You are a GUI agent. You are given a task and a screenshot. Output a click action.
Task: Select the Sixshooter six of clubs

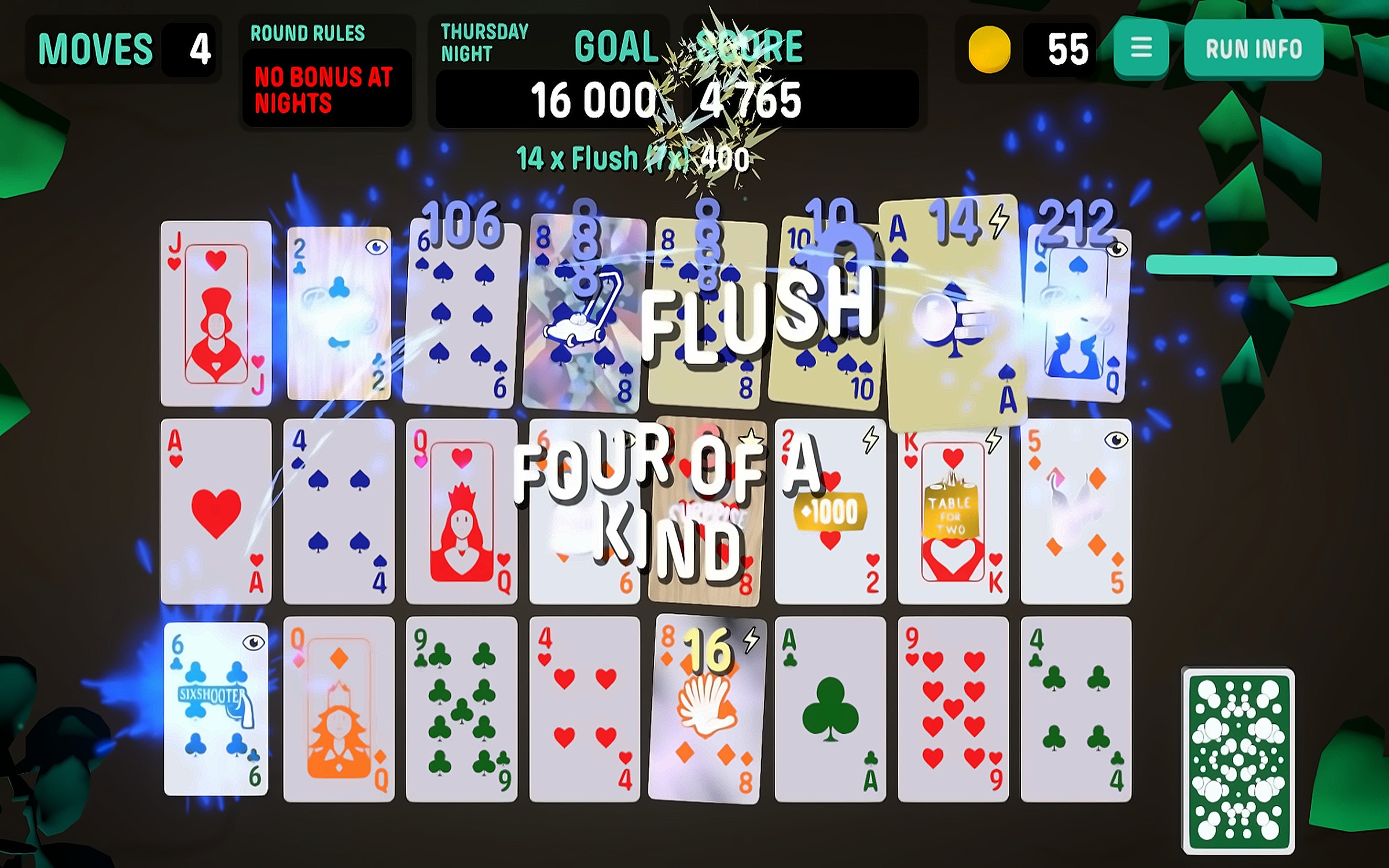(x=216, y=709)
